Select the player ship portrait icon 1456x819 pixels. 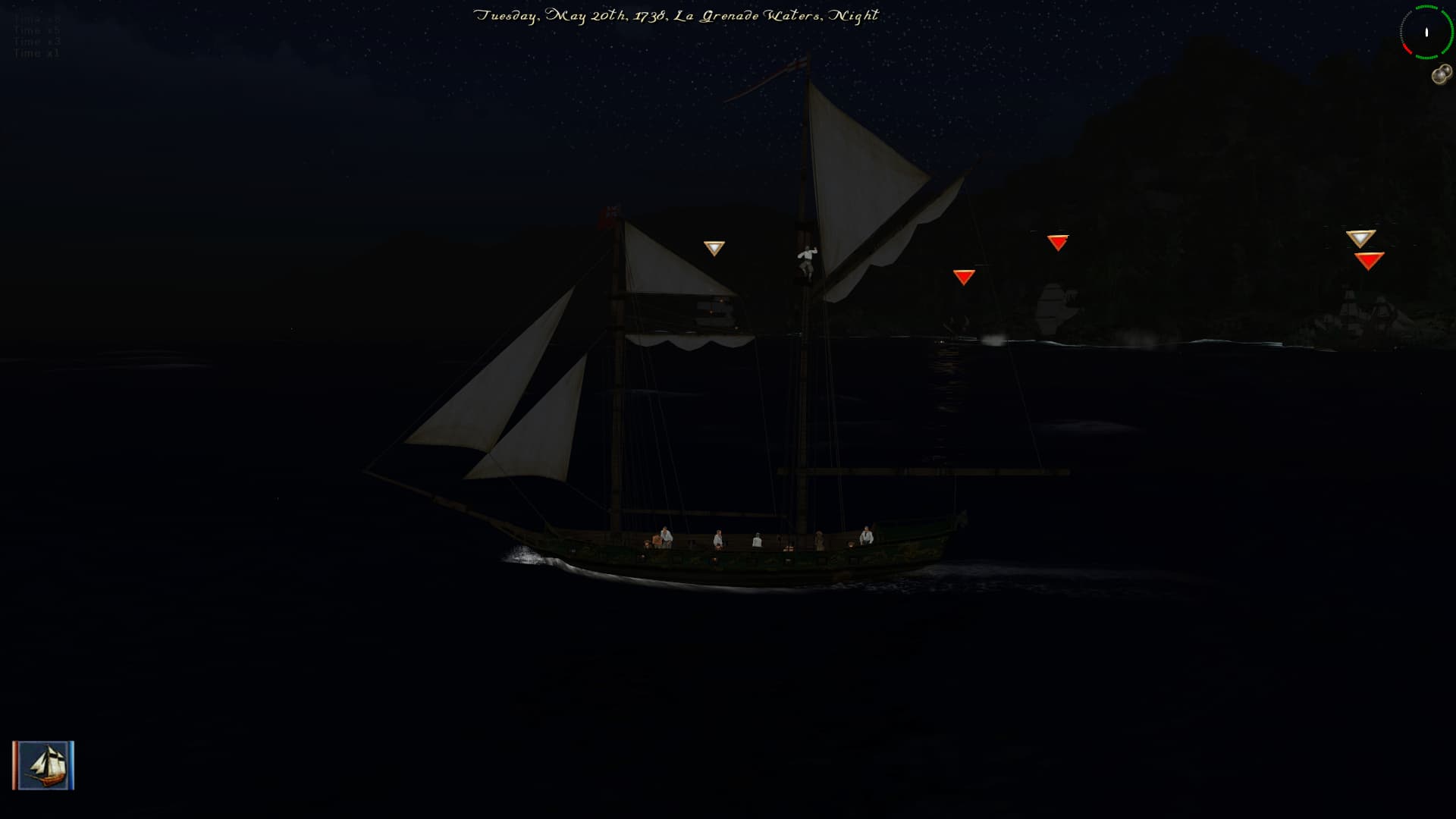click(x=43, y=765)
